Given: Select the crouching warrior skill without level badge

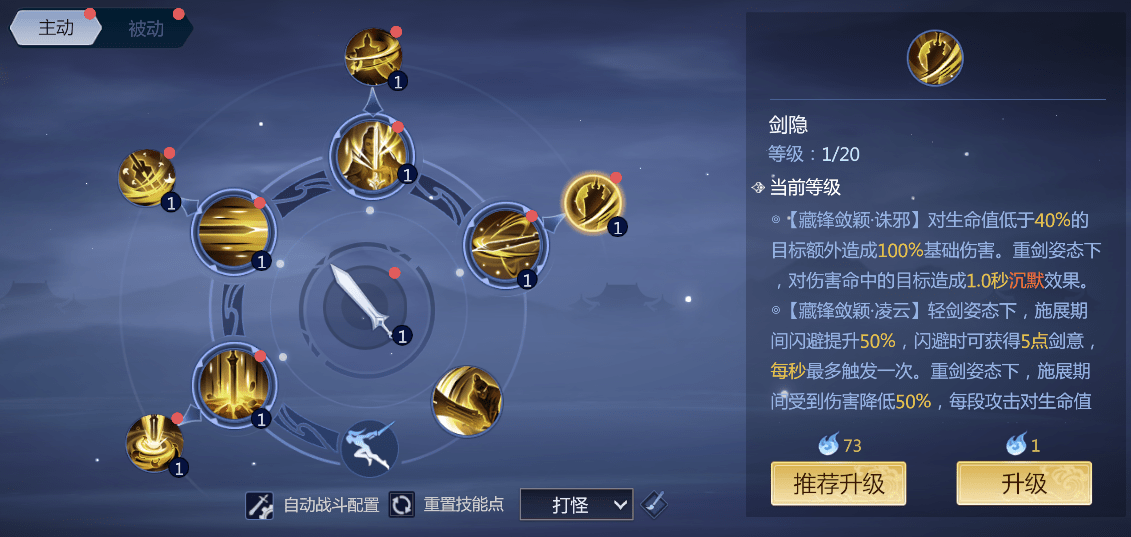Looking at the screenshot, I should click(466, 401).
